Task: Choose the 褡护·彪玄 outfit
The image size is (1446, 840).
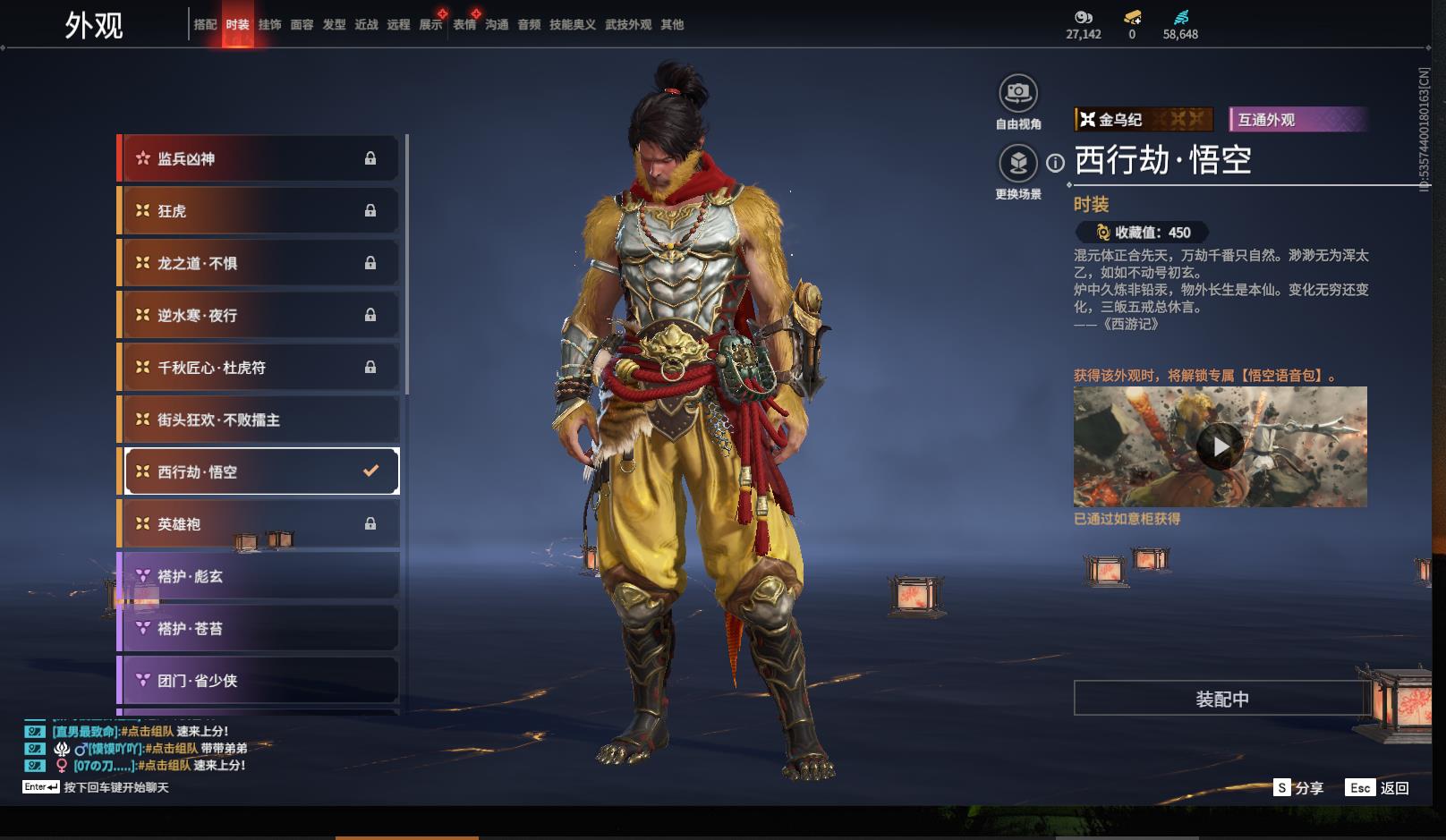Action: coord(259,576)
